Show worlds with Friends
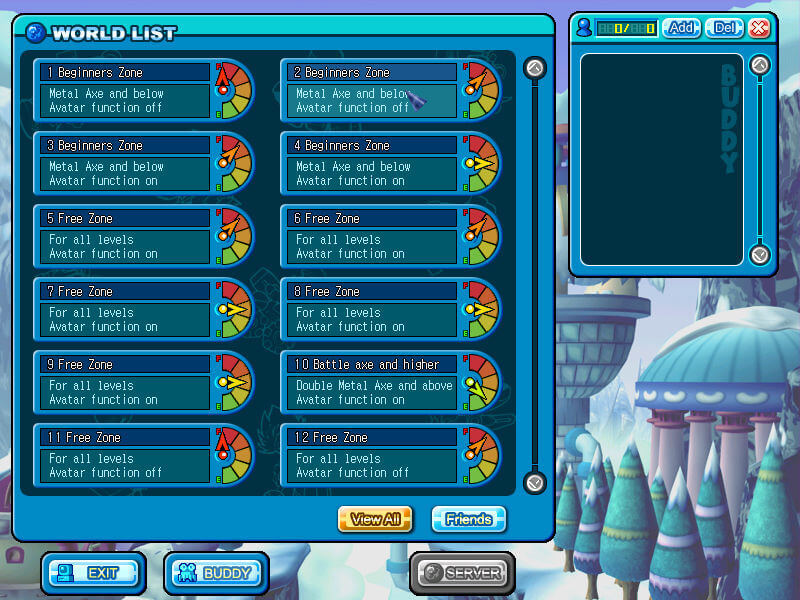This screenshot has width=800, height=600. (468, 519)
